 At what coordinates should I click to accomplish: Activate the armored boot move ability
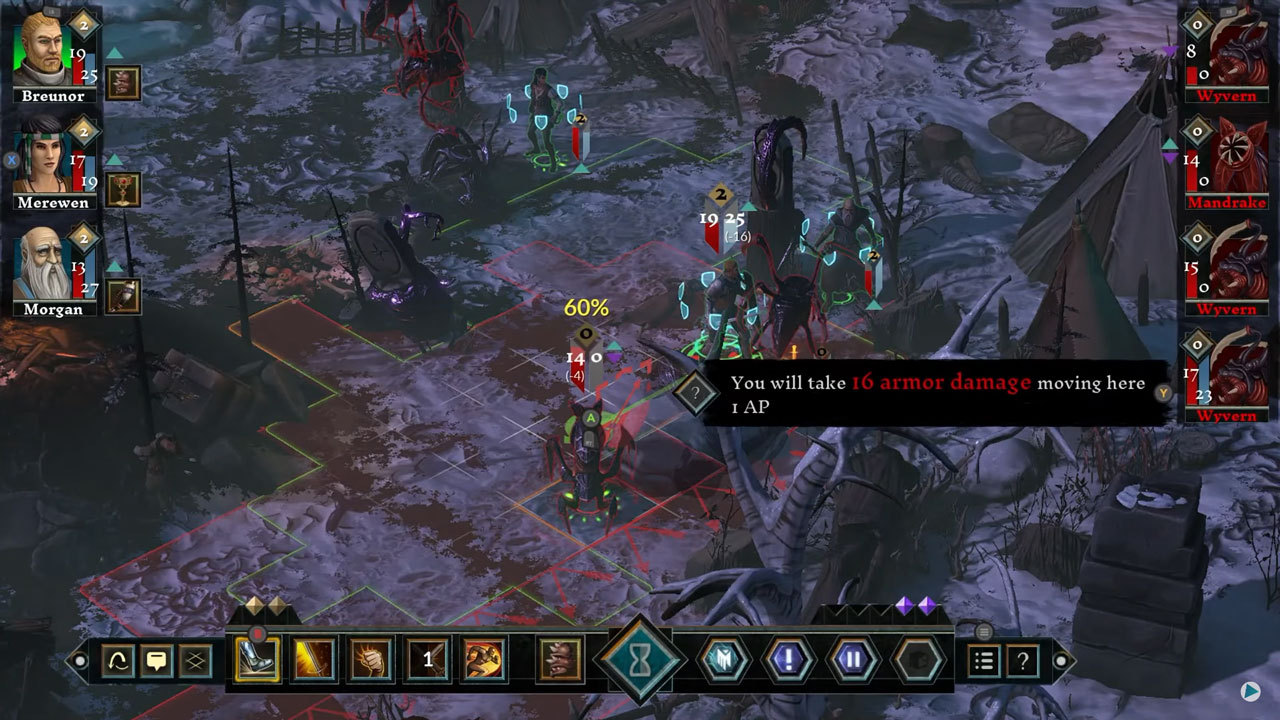257,660
